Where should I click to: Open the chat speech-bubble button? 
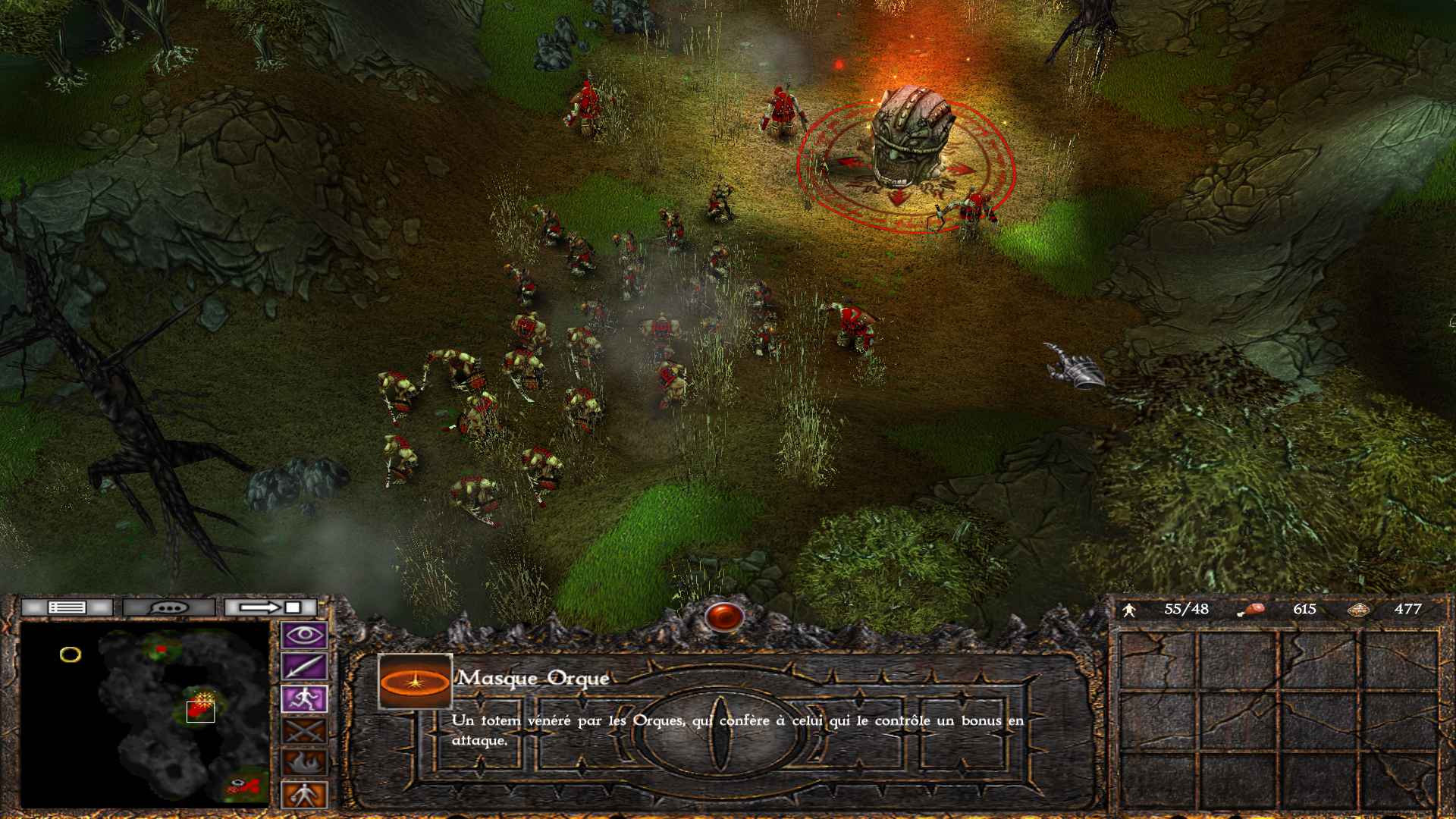pyautogui.click(x=168, y=607)
